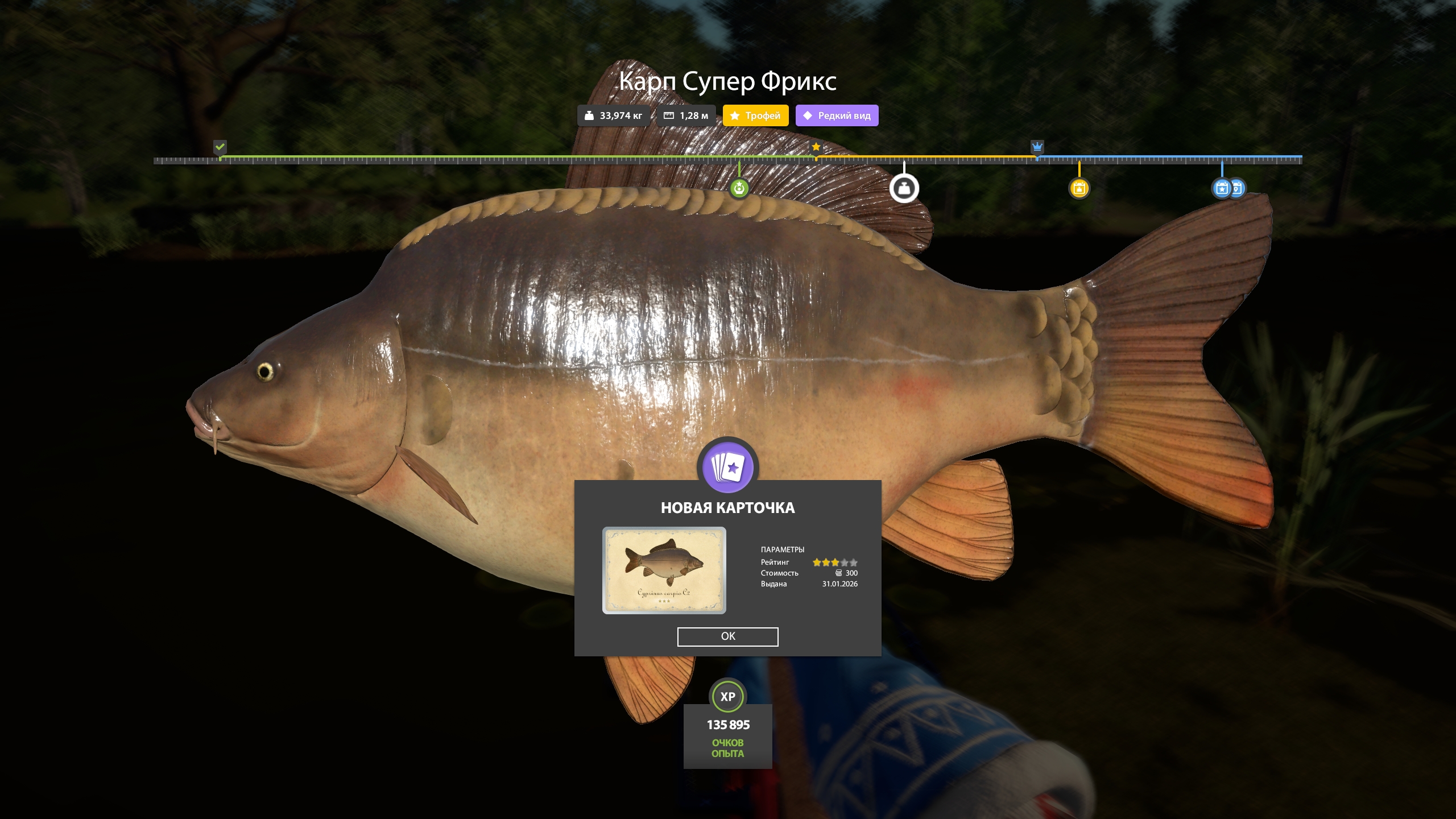Click the purple card deck icon
The width and height of the screenshot is (1456, 819).
[x=727, y=468]
